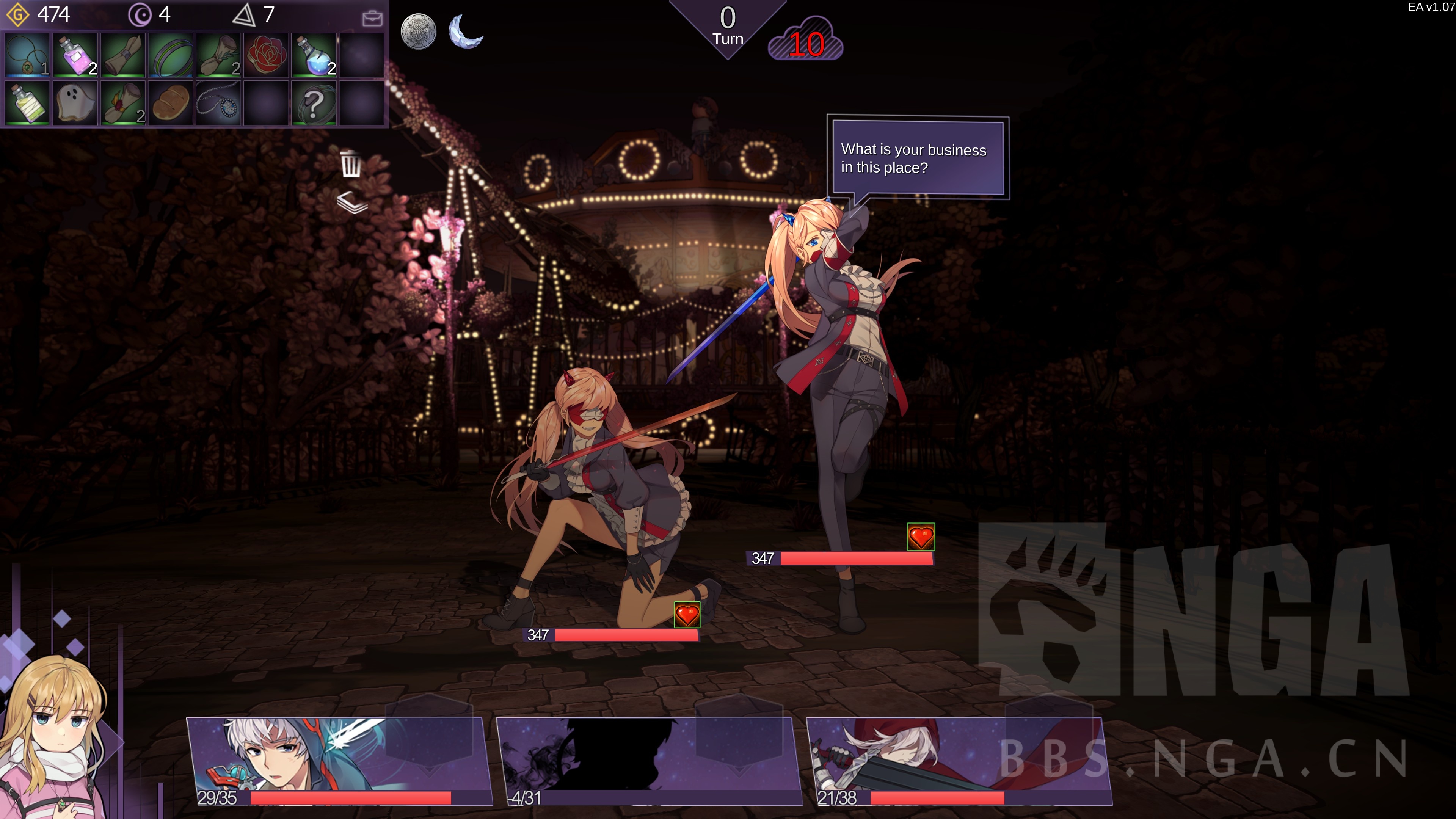The image size is (1456, 819).
Task: Open the briefcase inventory button
Action: 372,18
